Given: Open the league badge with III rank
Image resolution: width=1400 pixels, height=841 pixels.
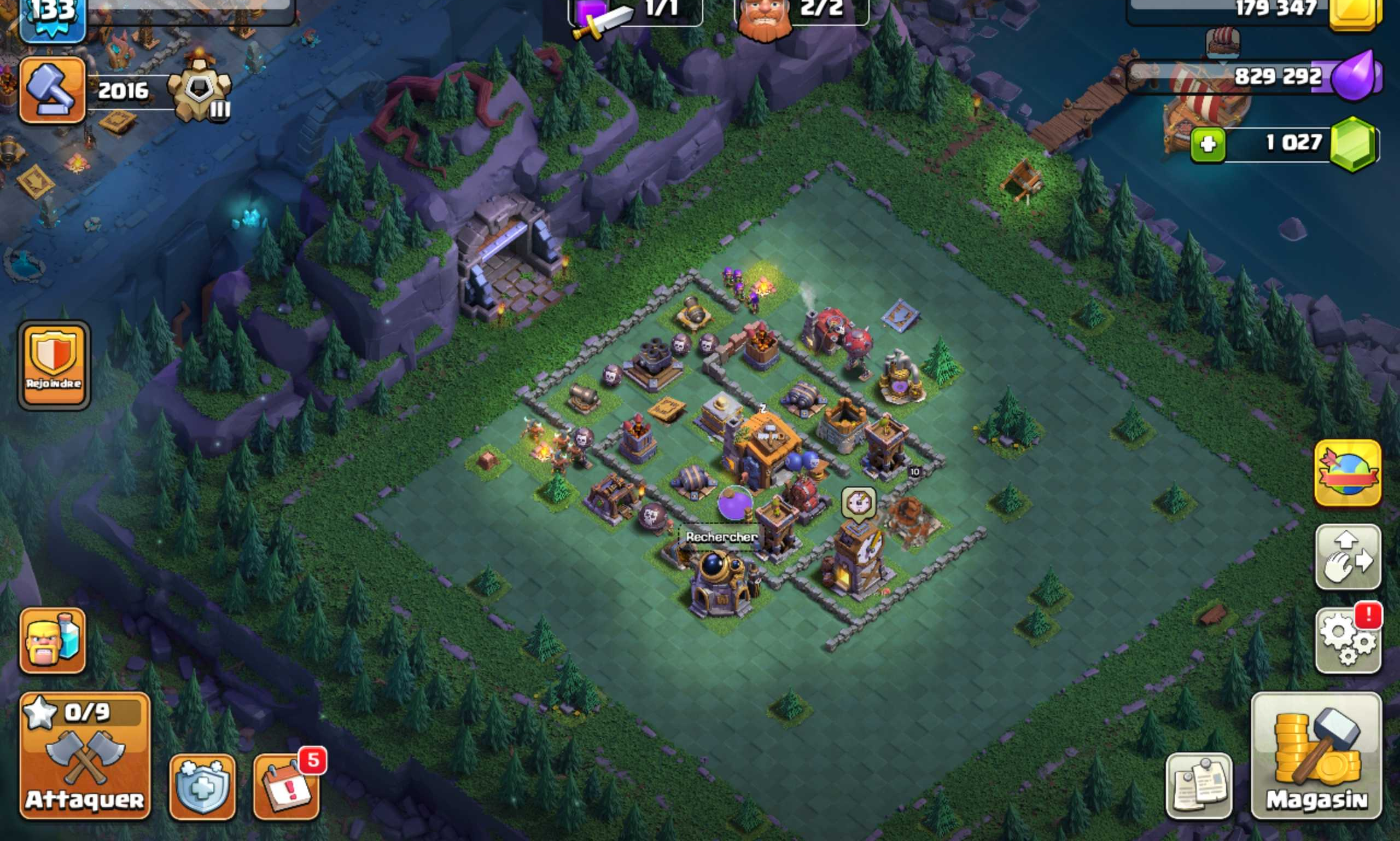Looking at the screenshot, I should pos(200,94).
